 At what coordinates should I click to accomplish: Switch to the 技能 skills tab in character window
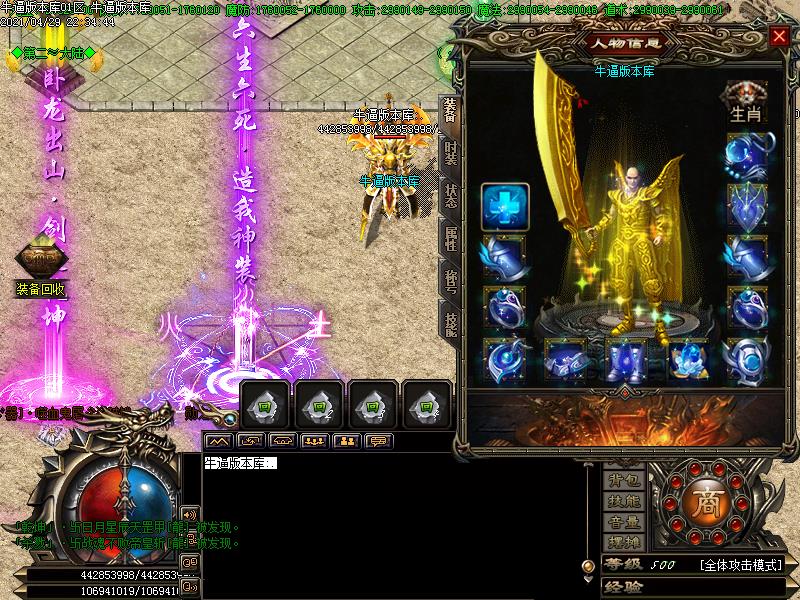(x=451, y=322)
